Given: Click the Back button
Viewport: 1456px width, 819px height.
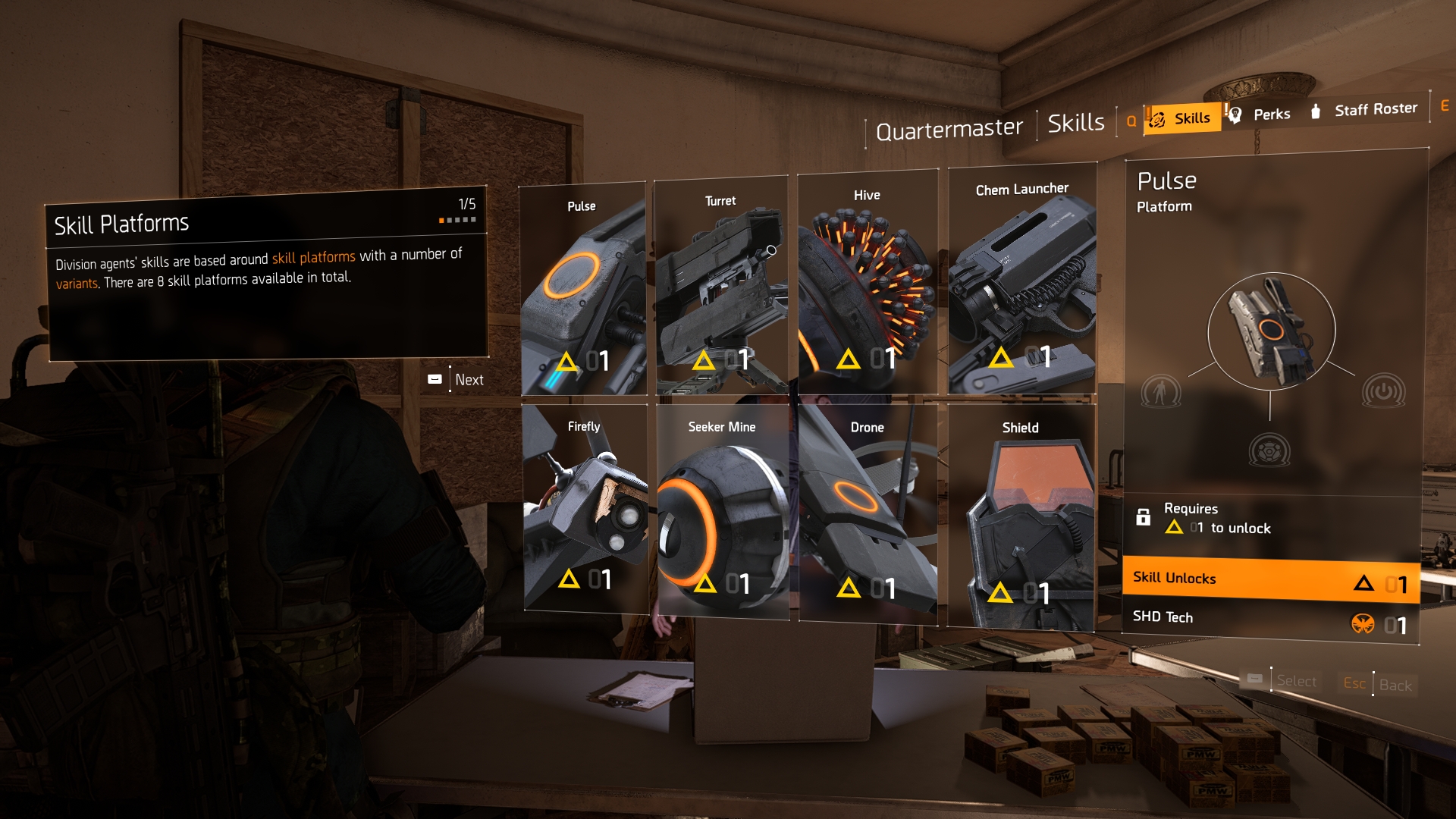Looking at the screenshot, I should pos(1395,686).
